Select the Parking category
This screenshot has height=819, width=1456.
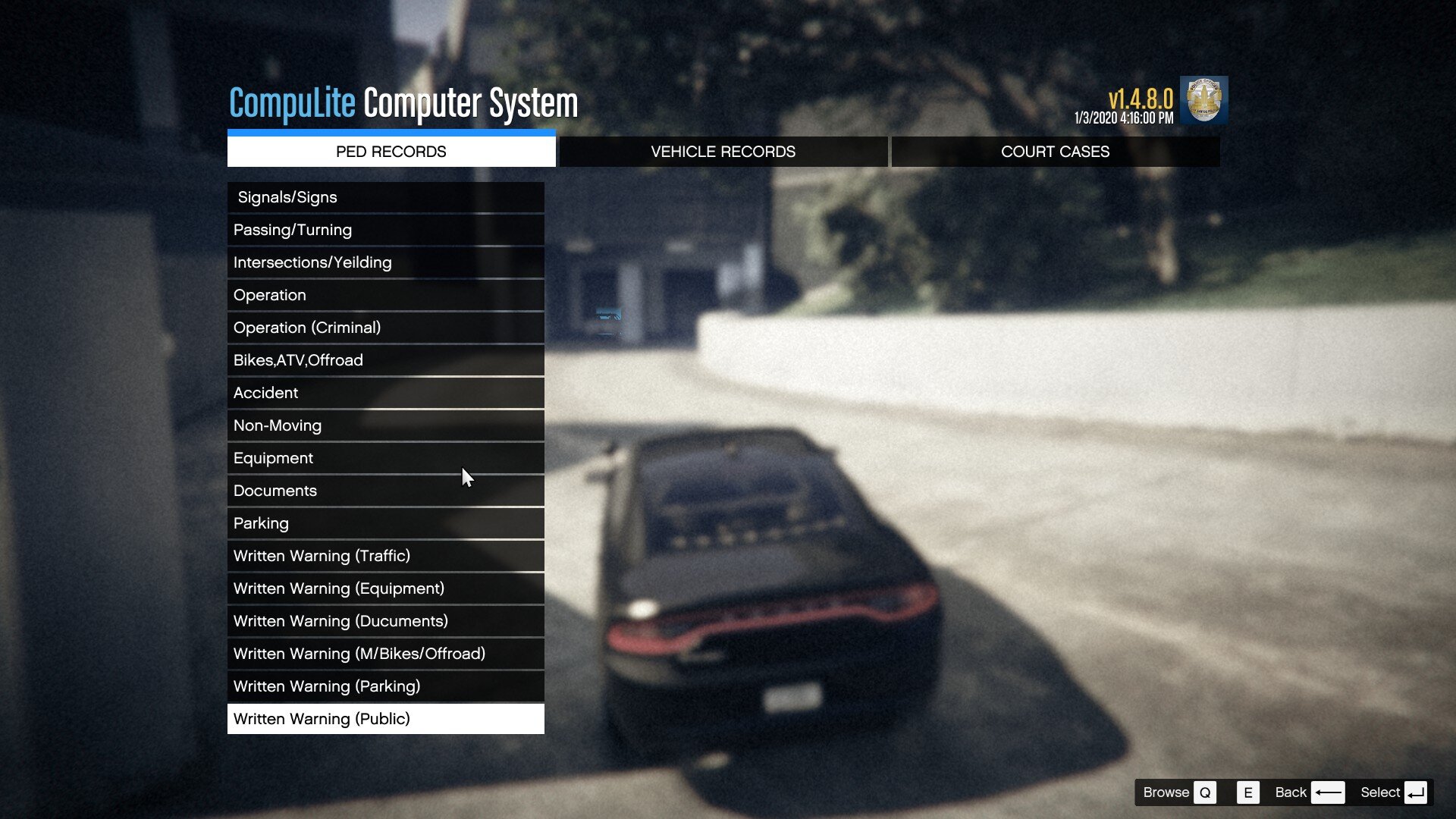pyautogui.click(x=385, y=523)
